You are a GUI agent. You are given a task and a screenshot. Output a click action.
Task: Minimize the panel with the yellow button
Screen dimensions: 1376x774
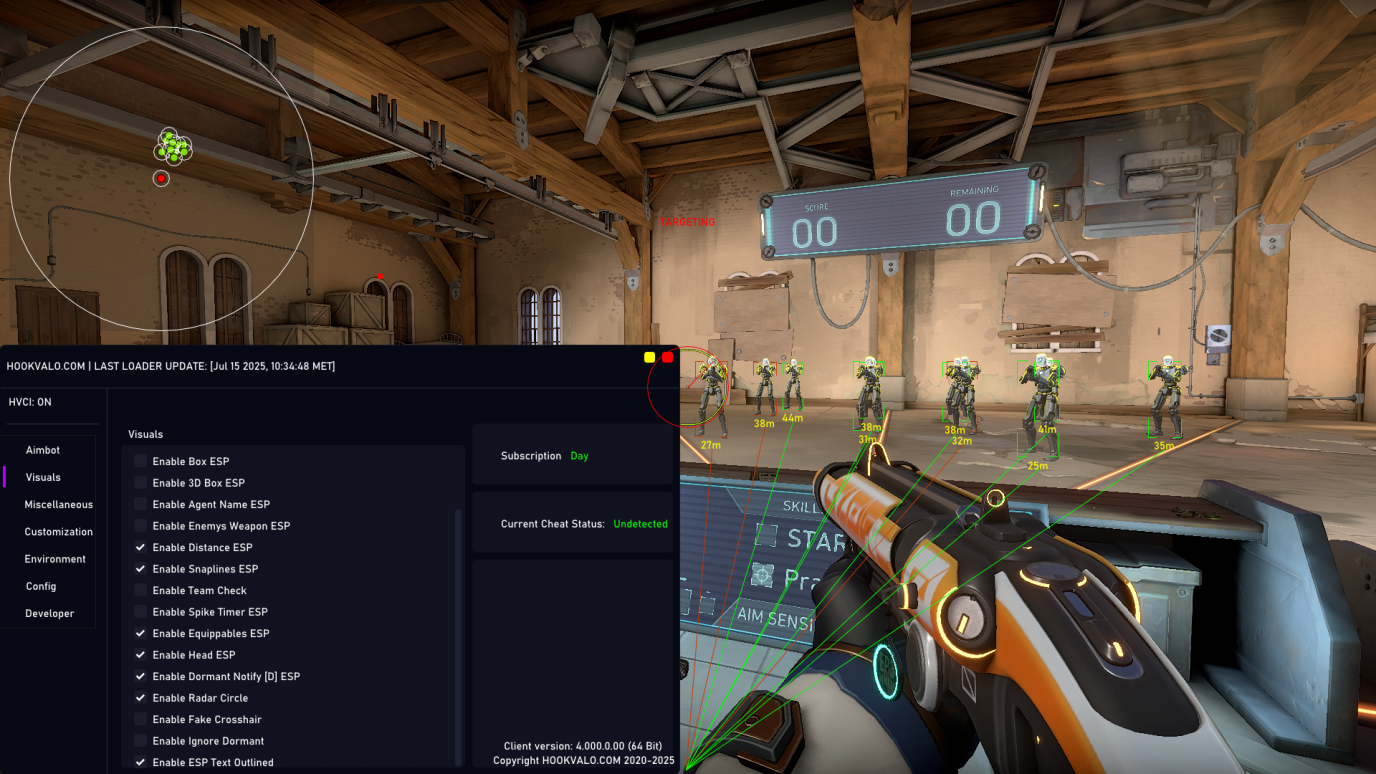[x=650, y=357]
